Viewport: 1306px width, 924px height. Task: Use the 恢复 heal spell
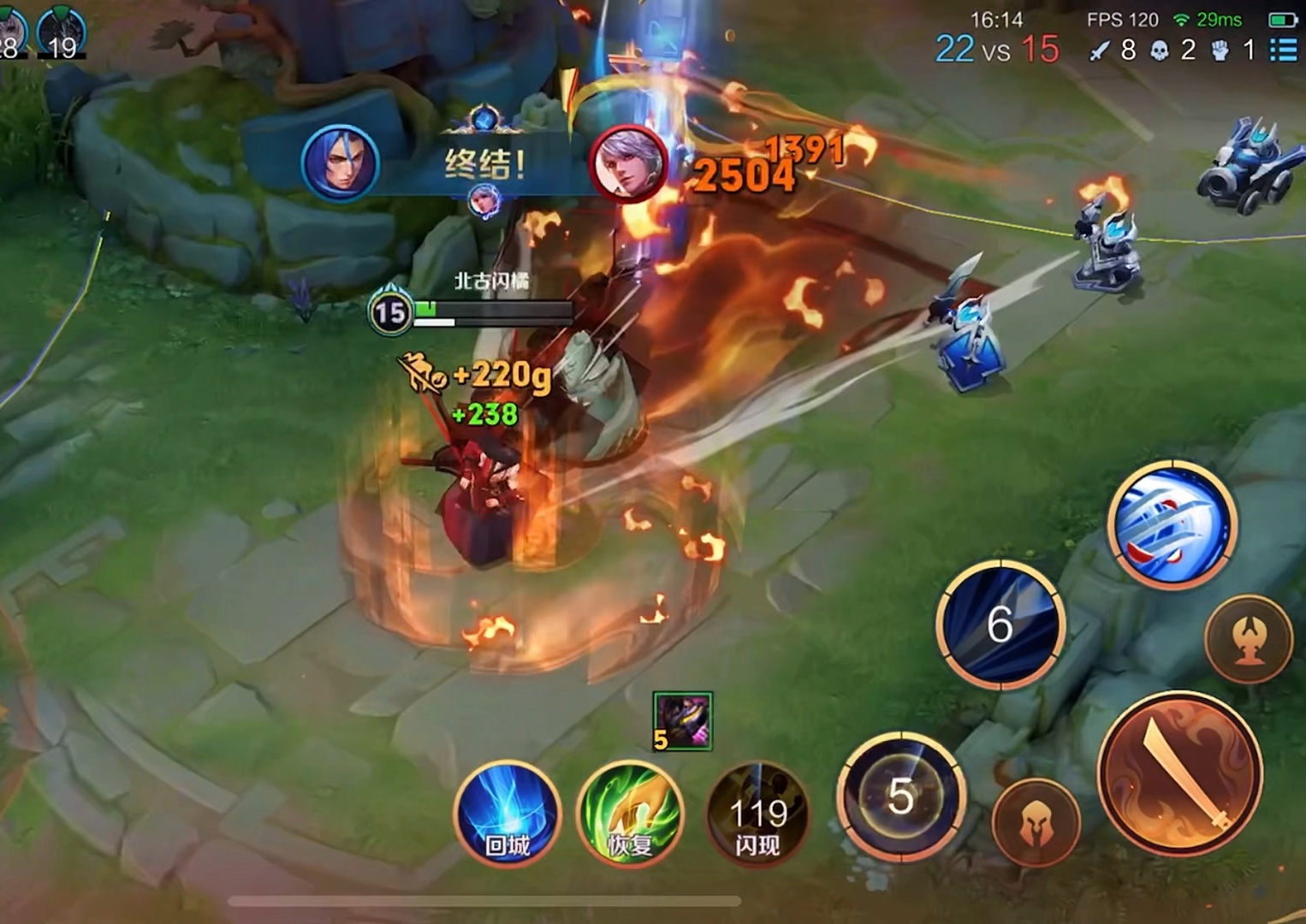click(x=631, y=814)
